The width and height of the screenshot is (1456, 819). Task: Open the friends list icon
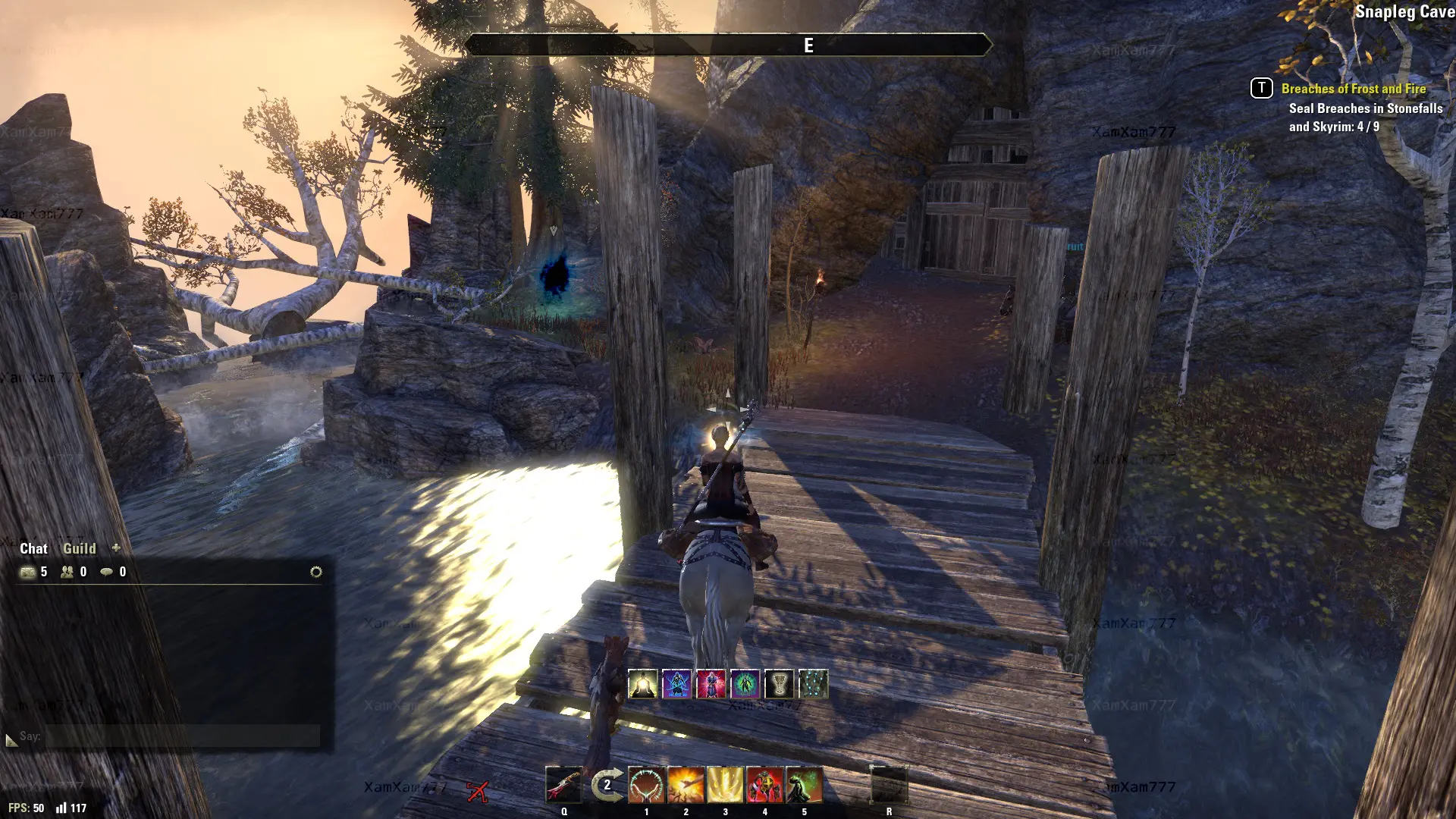(x=67, y=572)
